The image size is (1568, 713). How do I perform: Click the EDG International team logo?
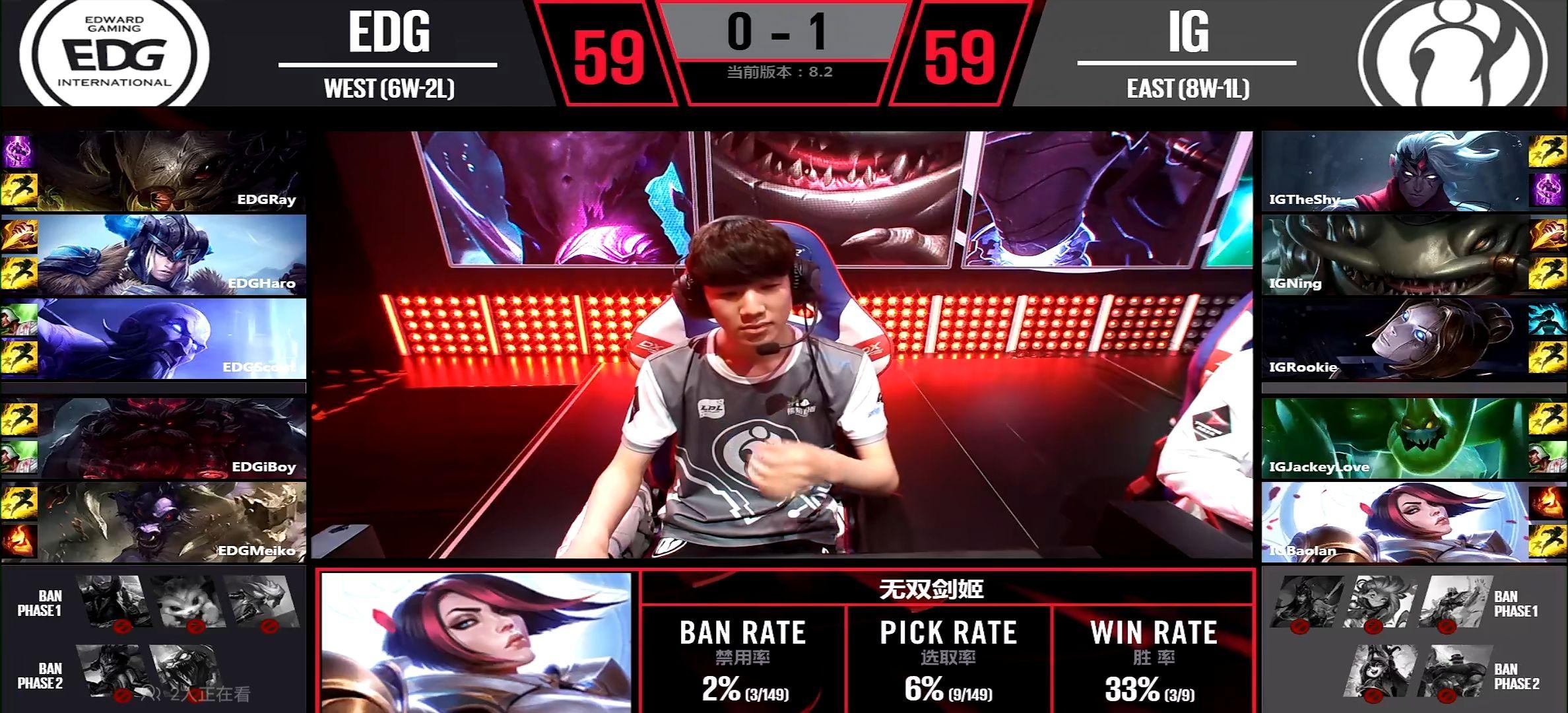coord(114,54)
